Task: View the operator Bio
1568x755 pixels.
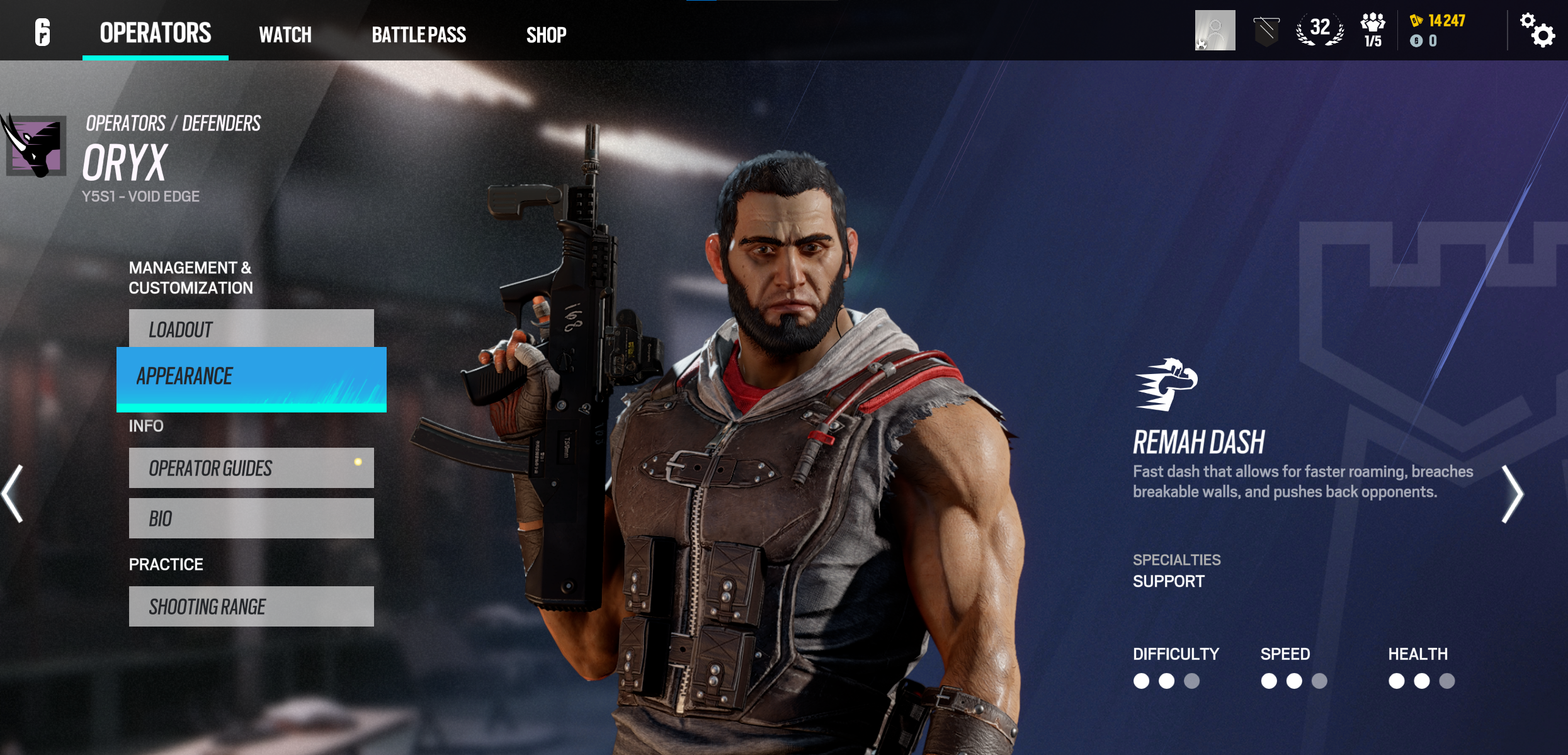Action: pyautogui.click(x=251, y=518)
